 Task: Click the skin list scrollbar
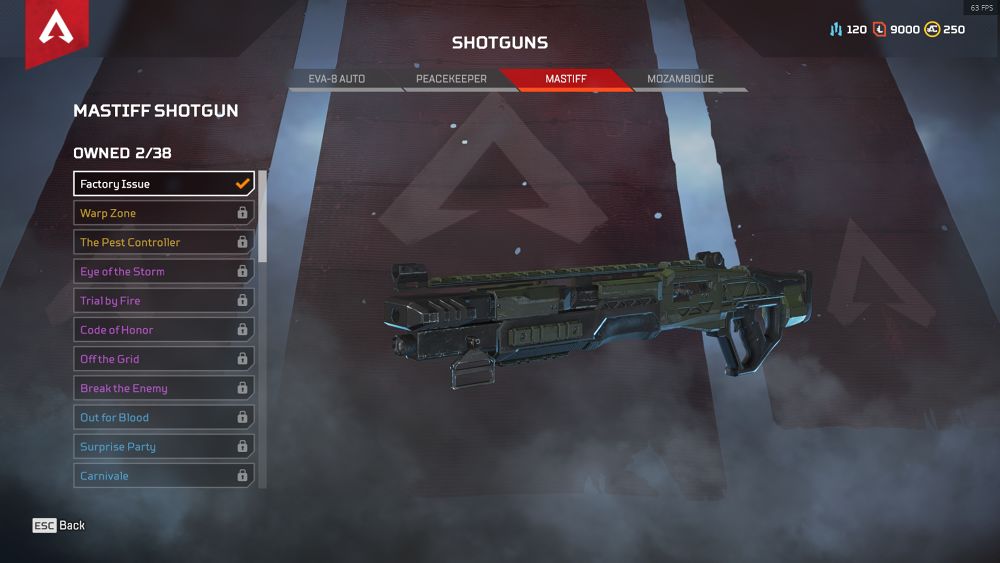click(x=263, y=215)
